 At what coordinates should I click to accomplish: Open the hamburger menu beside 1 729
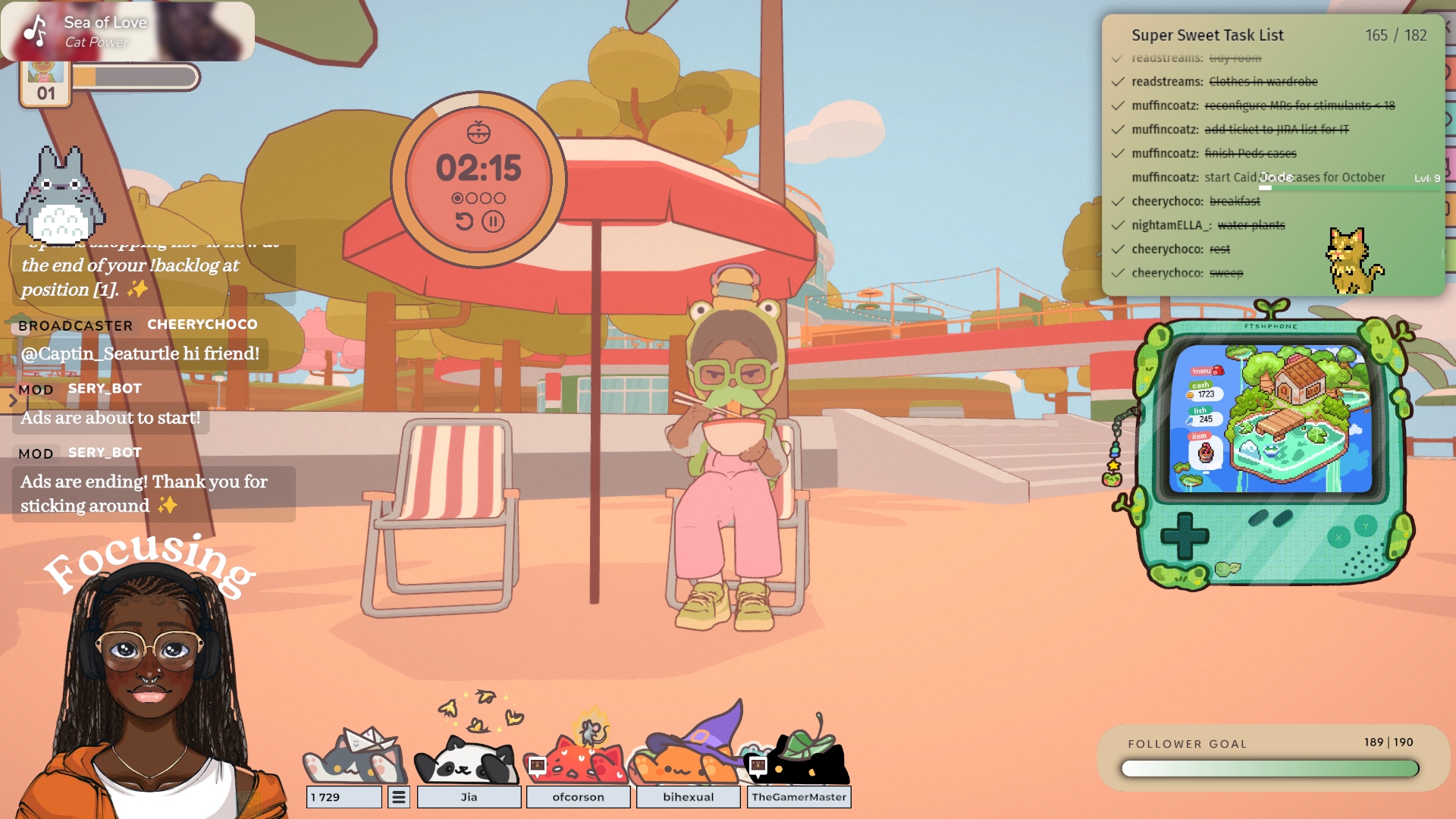pyautogui.click(x=399, y=797)
